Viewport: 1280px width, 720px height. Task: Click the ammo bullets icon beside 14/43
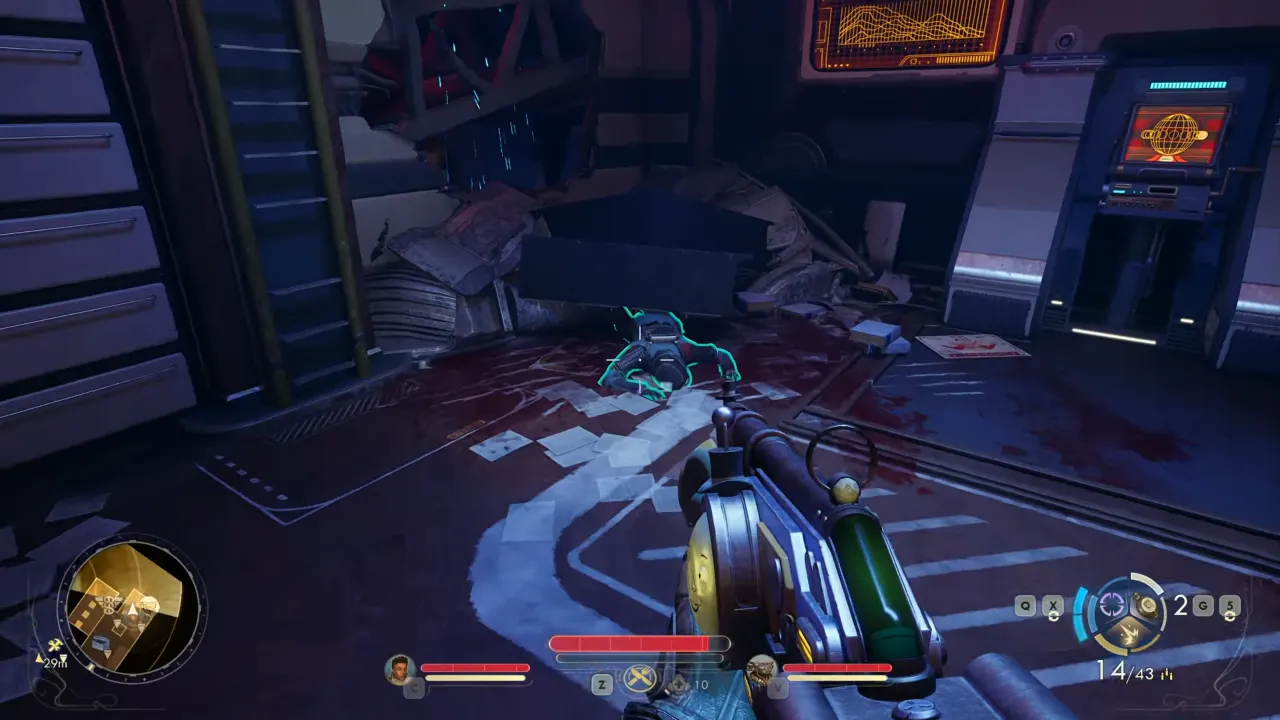(x=1166, y=674)
